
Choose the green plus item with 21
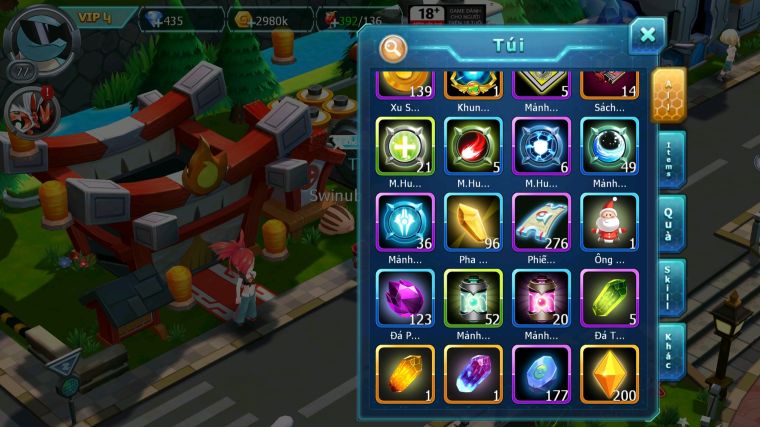tap(405, 146)
